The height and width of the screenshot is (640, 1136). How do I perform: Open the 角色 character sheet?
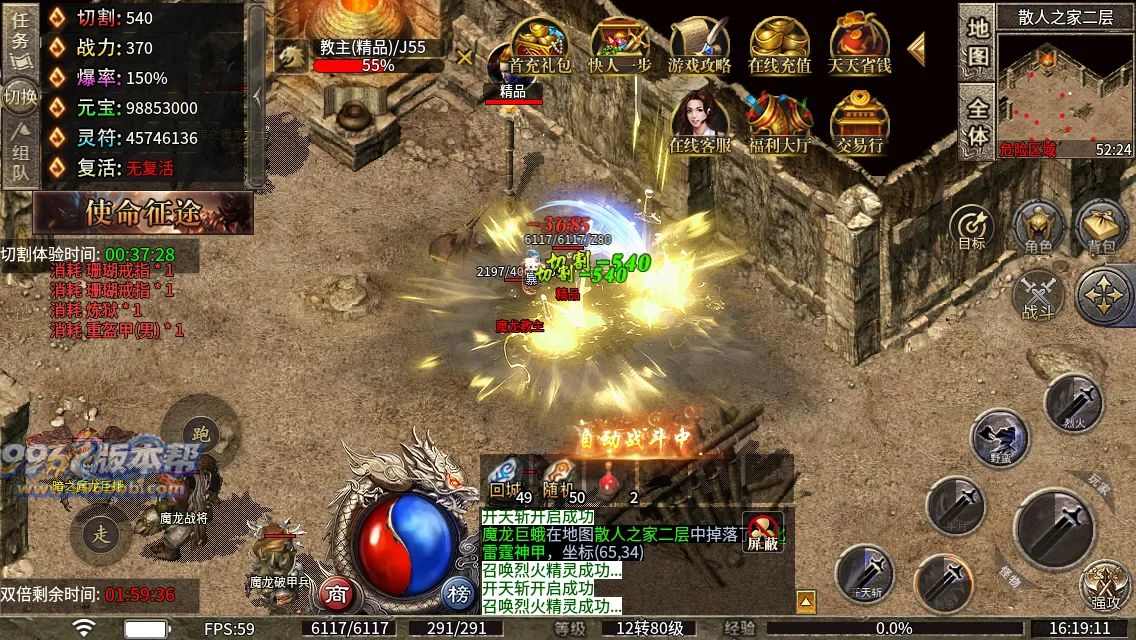click(x=1038, y=227)
